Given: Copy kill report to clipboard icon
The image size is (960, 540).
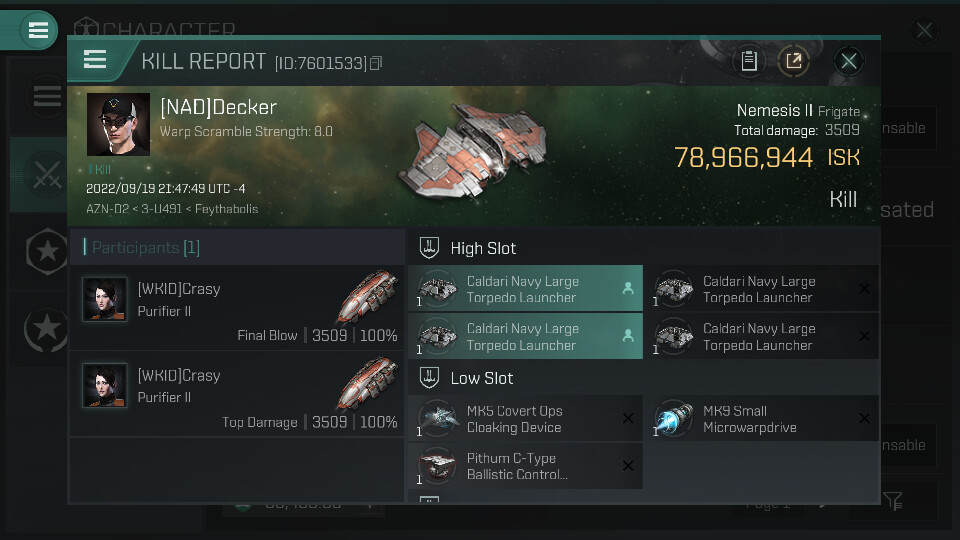Looking at the screenshot, I should [748, 61].
